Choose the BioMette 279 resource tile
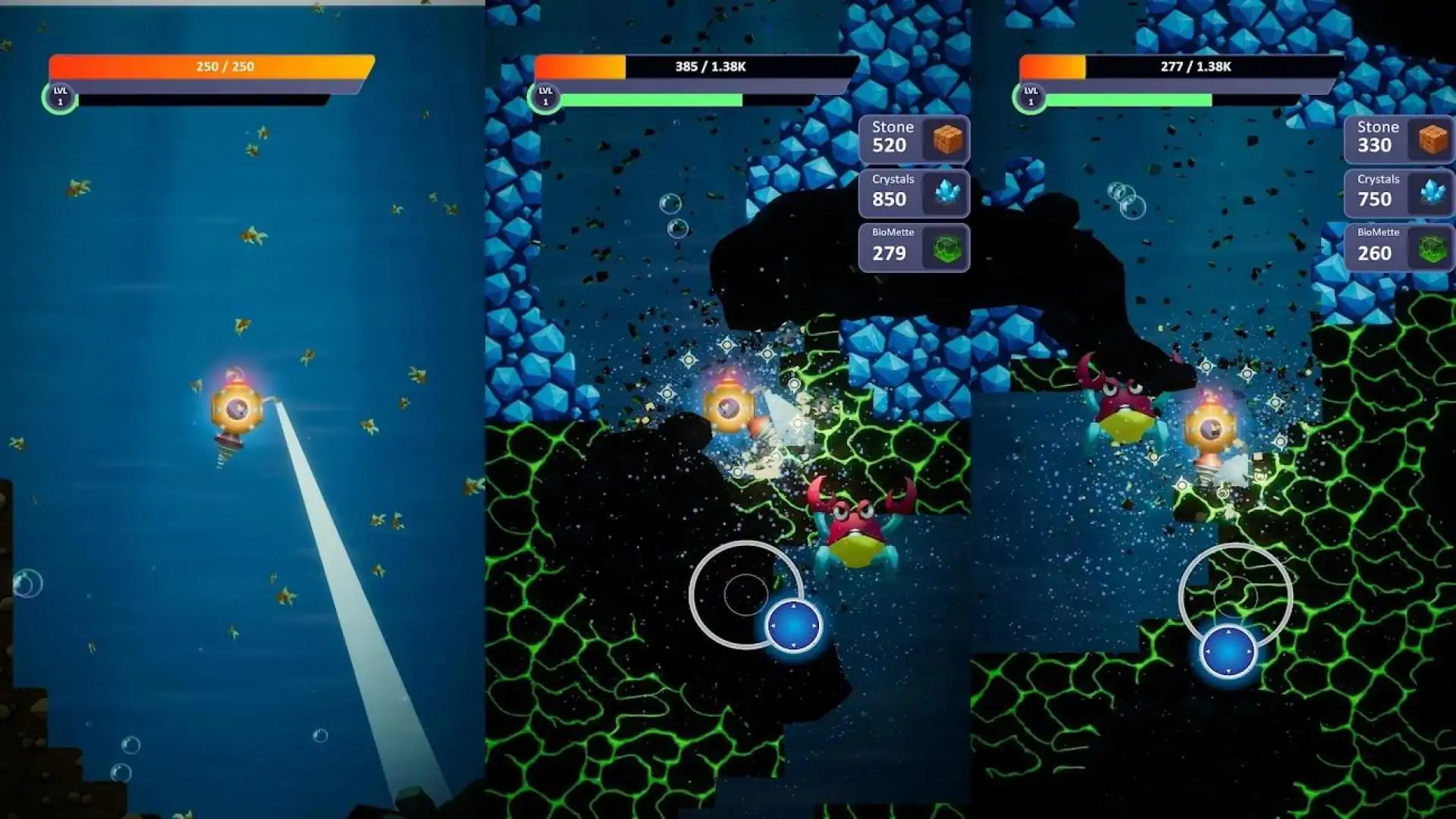 tap(914, 247)
